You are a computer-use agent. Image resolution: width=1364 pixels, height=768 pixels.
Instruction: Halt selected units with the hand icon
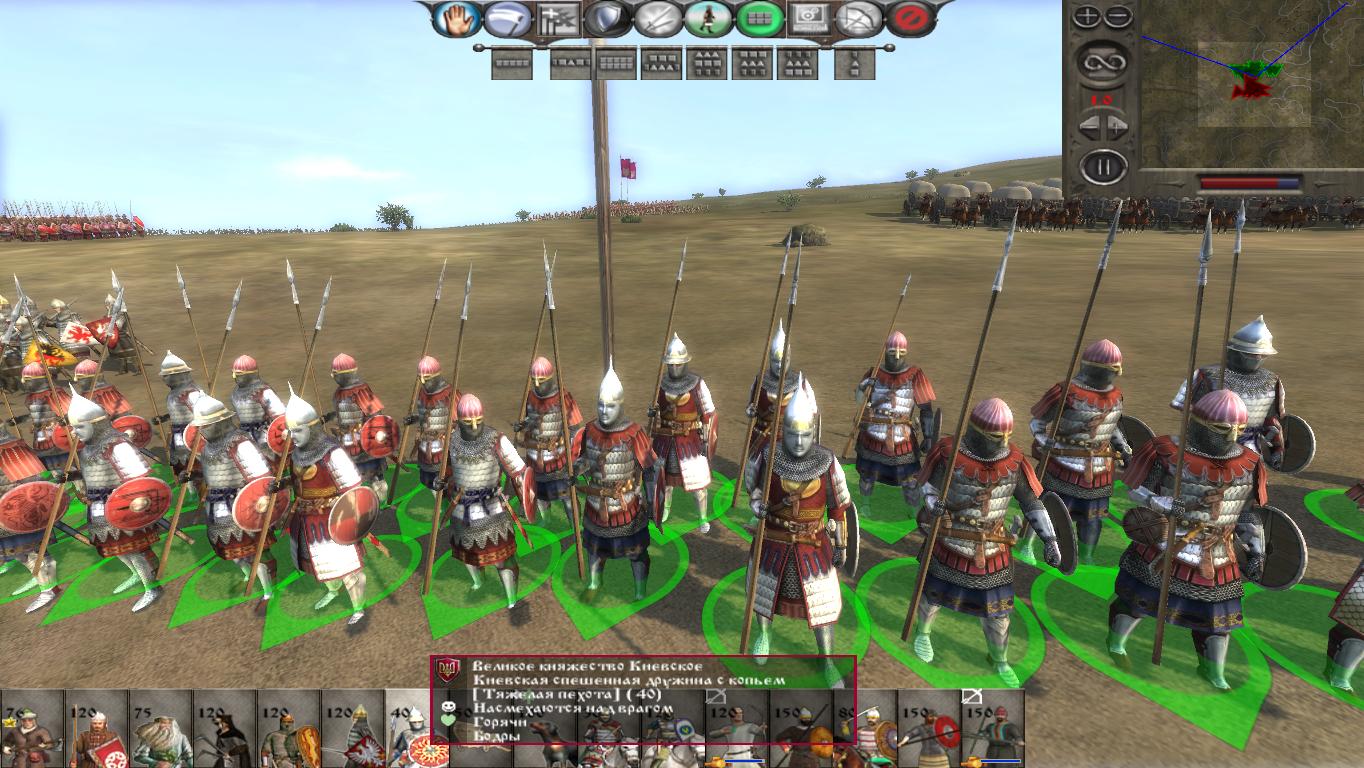457,18
